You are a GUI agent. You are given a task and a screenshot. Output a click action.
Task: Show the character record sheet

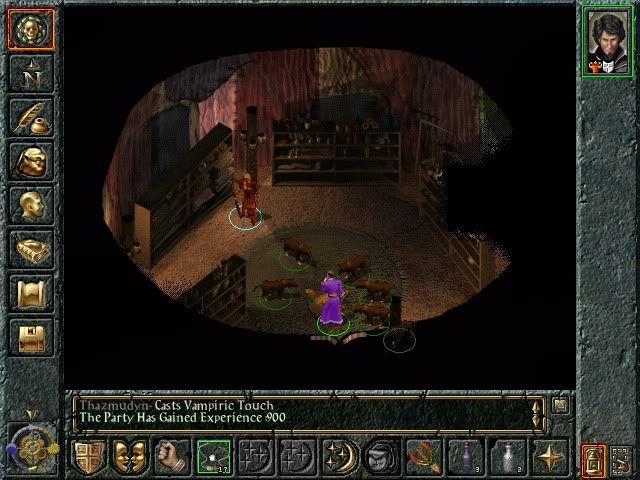pos(30,205)
